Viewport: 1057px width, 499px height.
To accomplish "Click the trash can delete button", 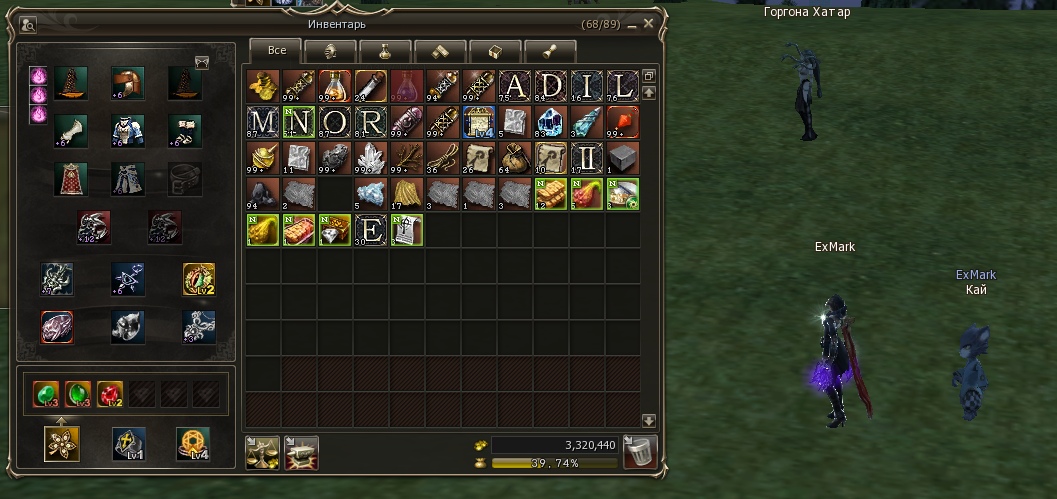I will pos(639,453).
